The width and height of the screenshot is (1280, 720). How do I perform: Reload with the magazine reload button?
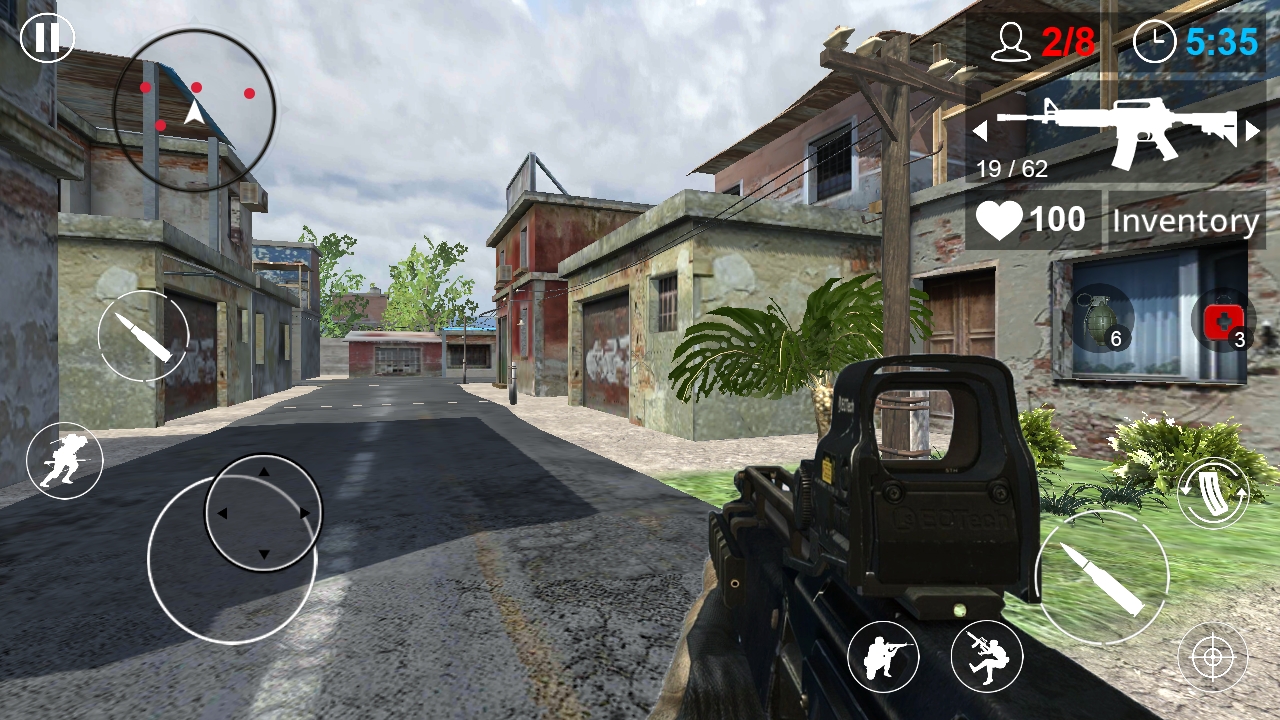pyautogui.click(x=1213, y=492)
